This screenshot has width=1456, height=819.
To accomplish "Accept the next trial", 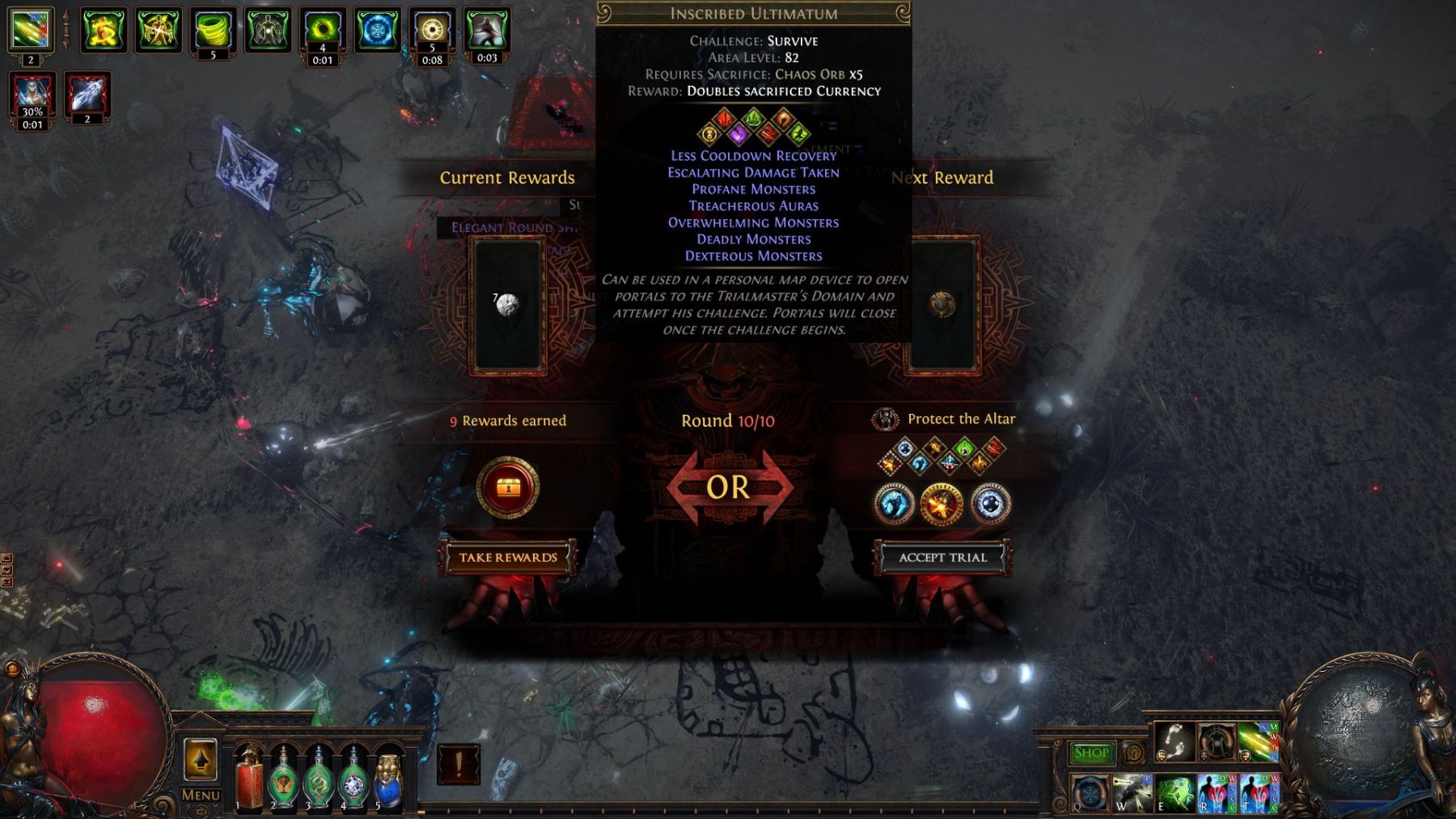I will point(942,557).
